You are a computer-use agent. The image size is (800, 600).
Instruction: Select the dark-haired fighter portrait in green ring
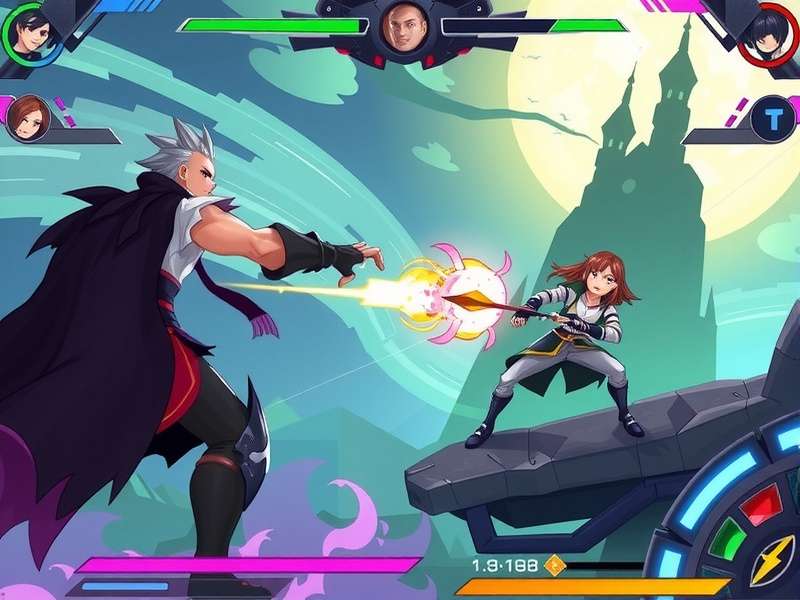tap(28, 30)
